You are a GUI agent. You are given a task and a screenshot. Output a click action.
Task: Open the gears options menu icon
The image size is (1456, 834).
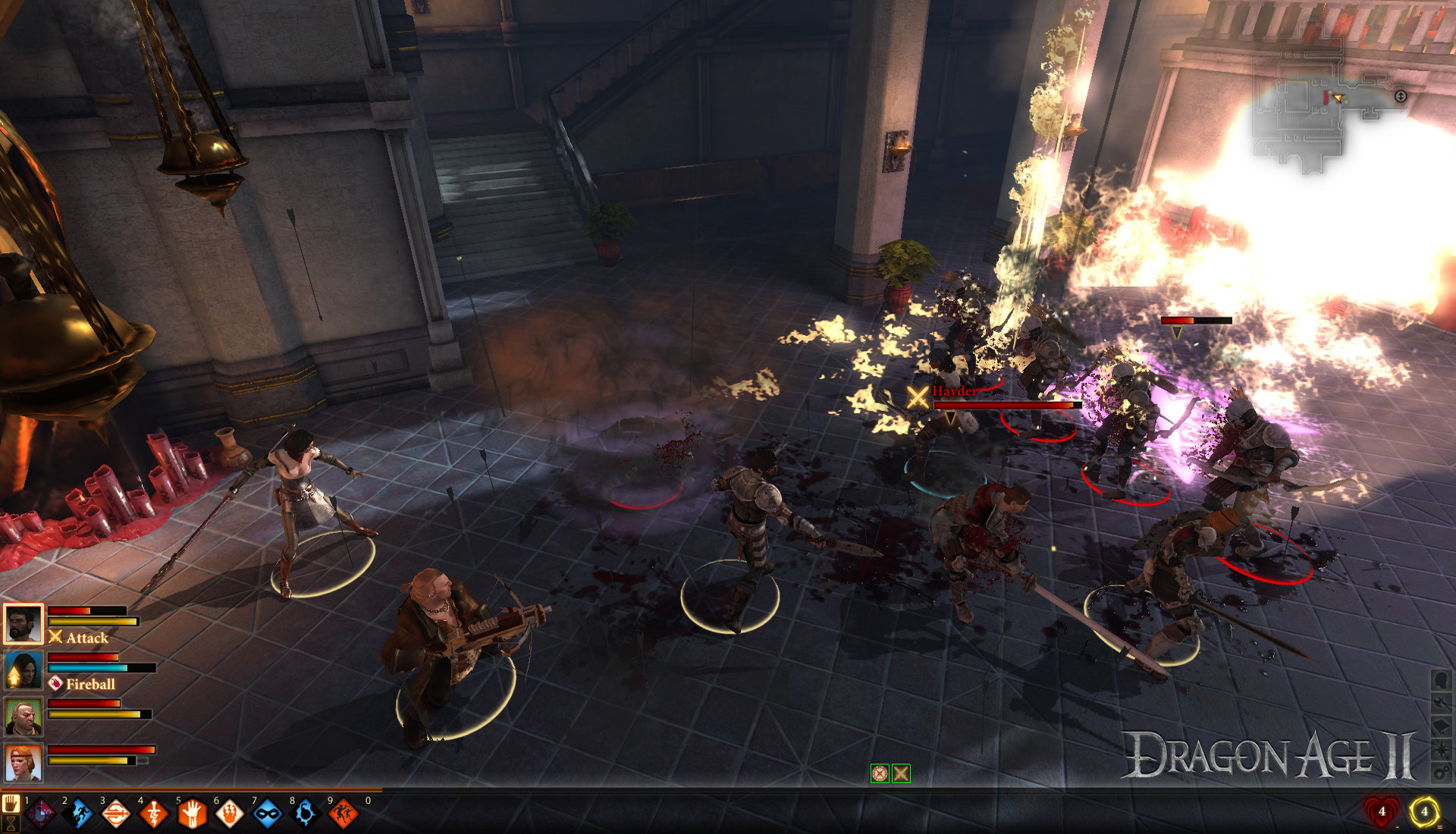pyautogui.click(x=1441, y=773)
